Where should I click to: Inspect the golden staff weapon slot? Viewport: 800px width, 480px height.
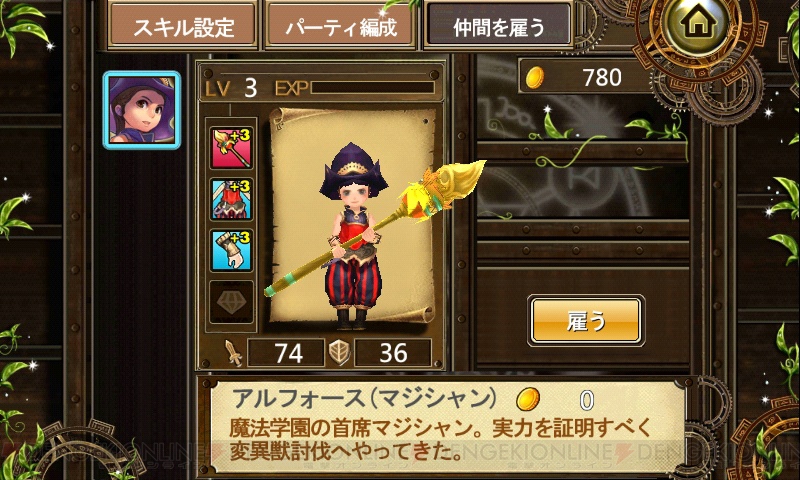click(x=227, y=145)
